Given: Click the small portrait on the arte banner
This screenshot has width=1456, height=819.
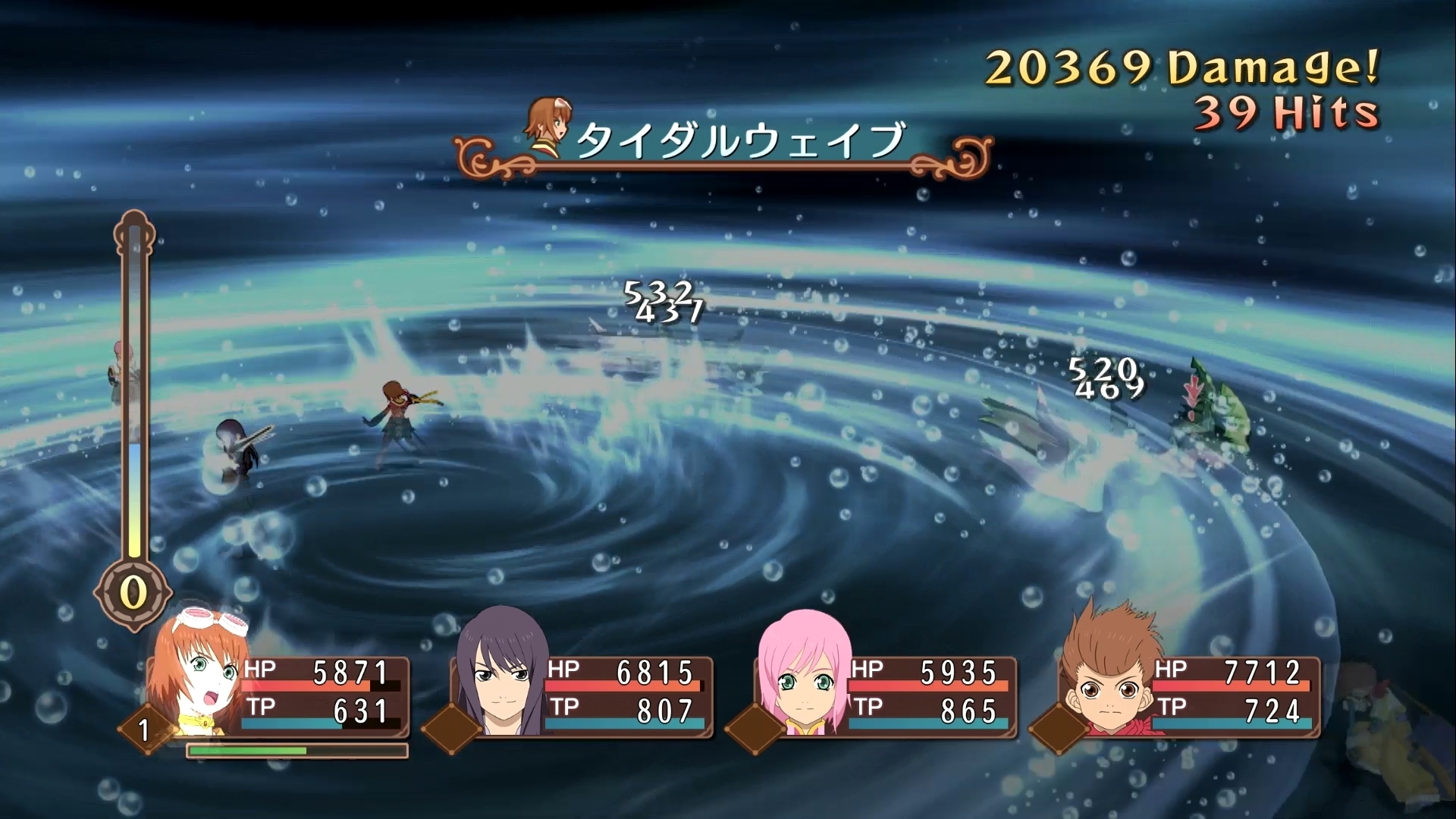Looking at the screenshot, I should [x=548, y=125].
